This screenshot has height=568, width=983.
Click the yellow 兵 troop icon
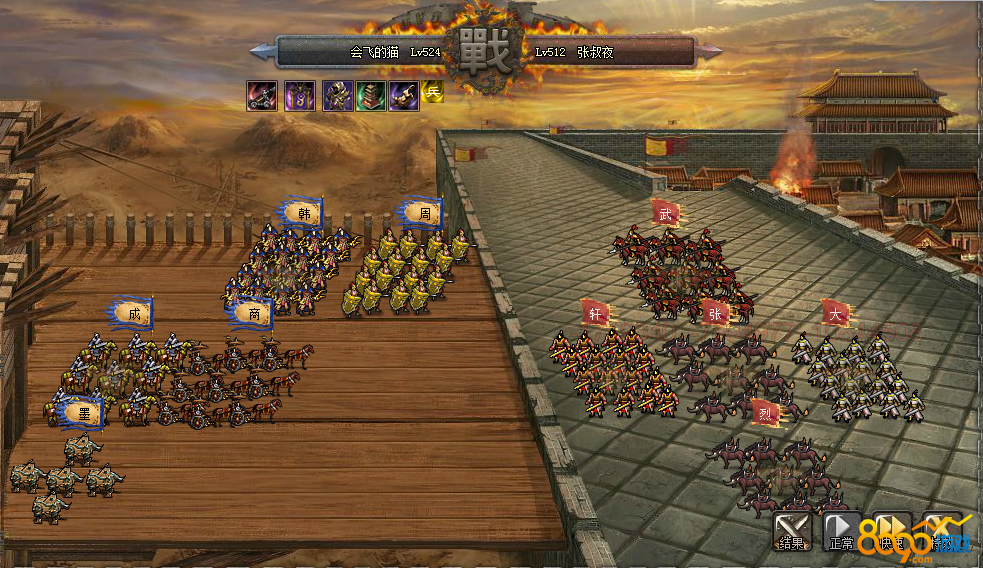coord(433,91)
